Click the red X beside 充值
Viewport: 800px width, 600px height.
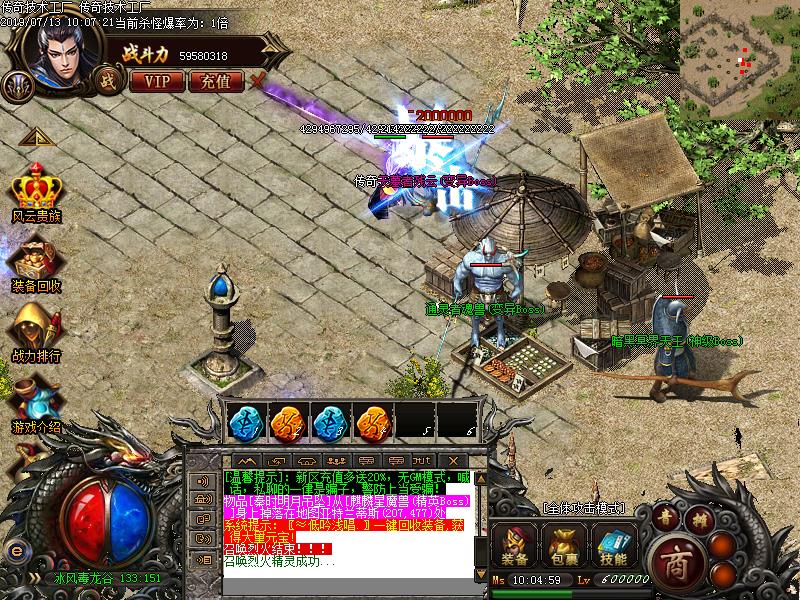coord(258,80)
